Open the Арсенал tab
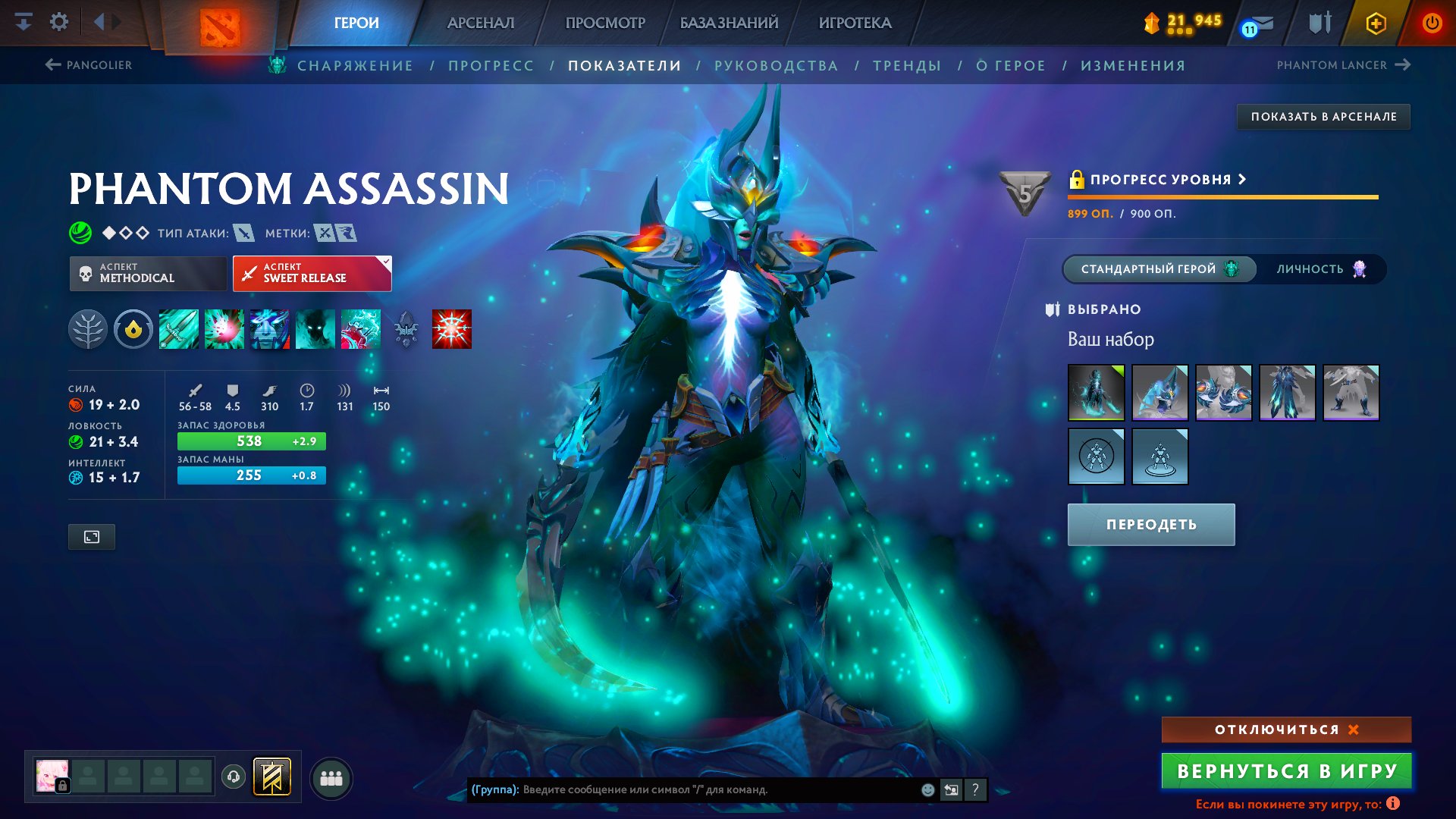The image size is (1456, 819). click(480, 22)
